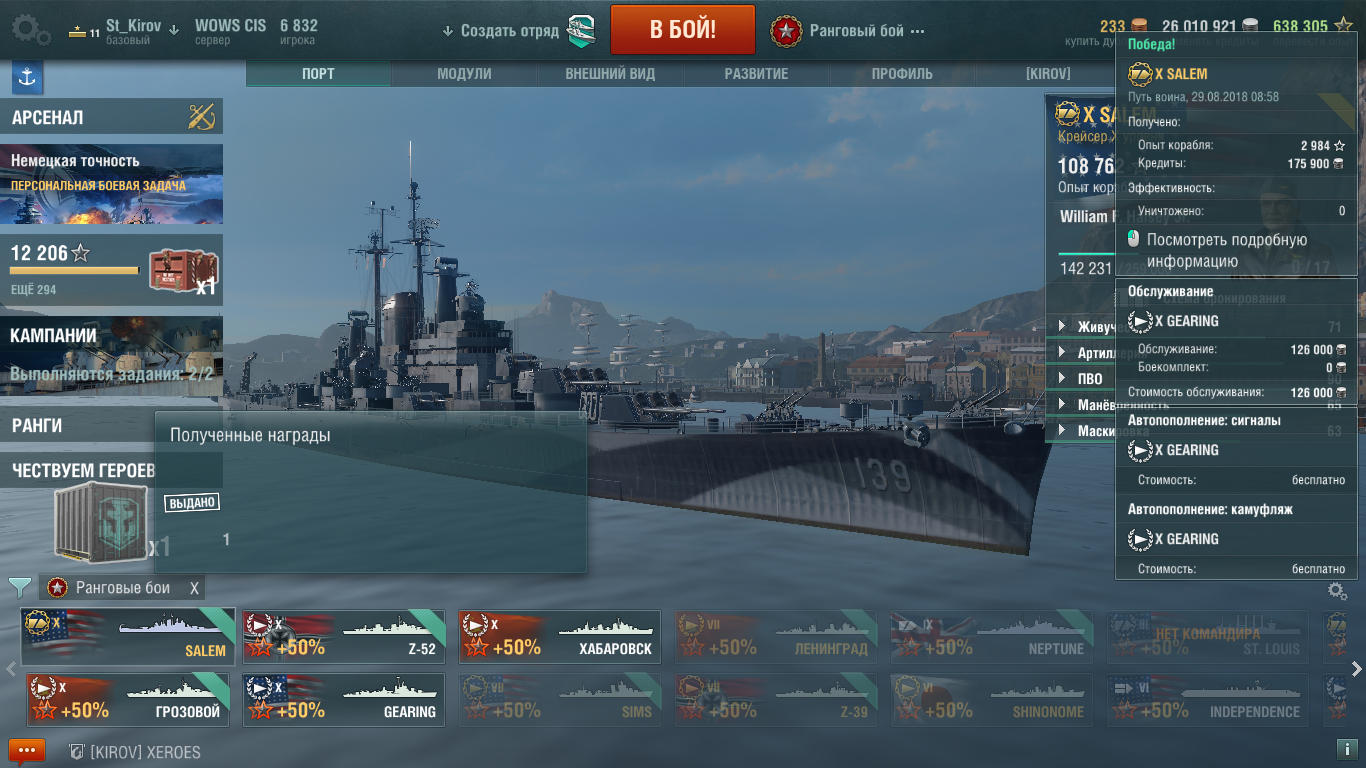Select the Z-52 ship in carousel
The width and height of the screenshot is (1366, 768).
(x=344, y=636)
